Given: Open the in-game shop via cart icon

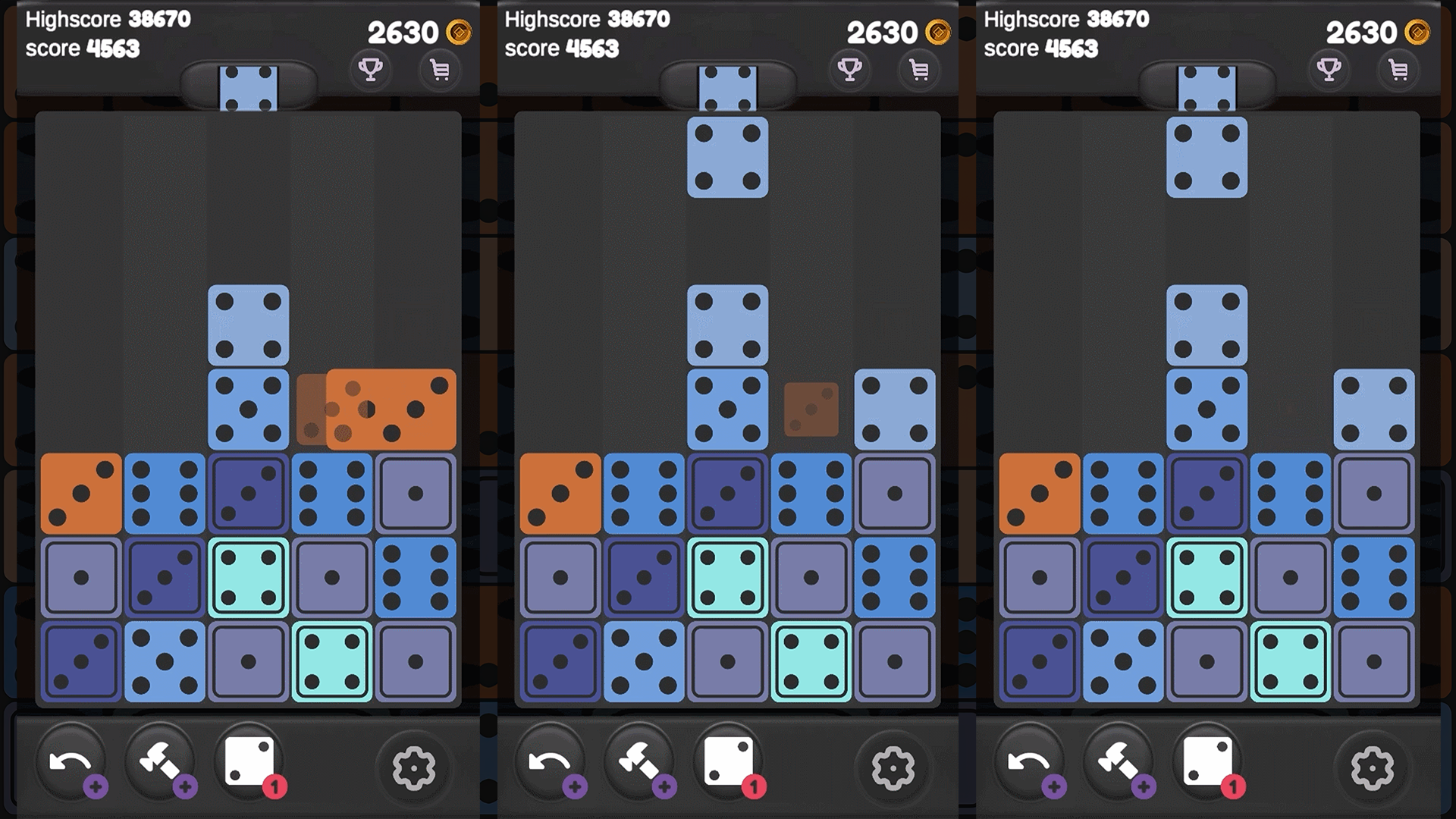Looking at the screenshot, I should click(440, 71).
